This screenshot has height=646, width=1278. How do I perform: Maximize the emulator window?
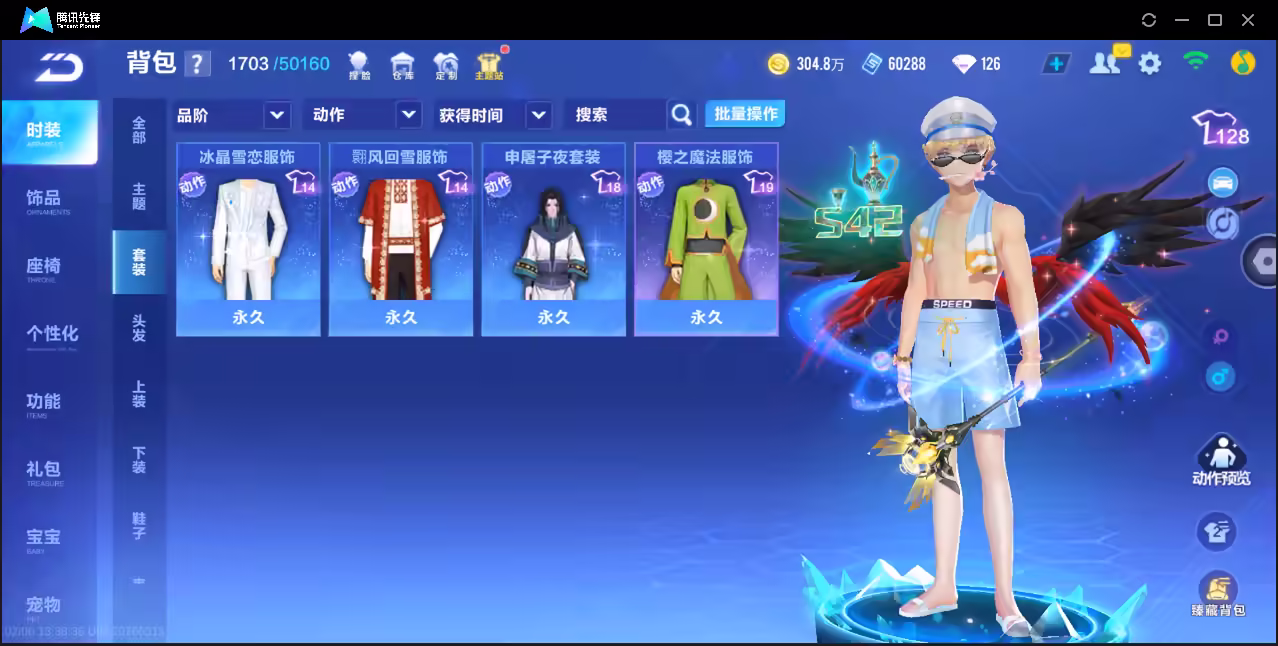pyautogui.click(x=1215, y=20)
